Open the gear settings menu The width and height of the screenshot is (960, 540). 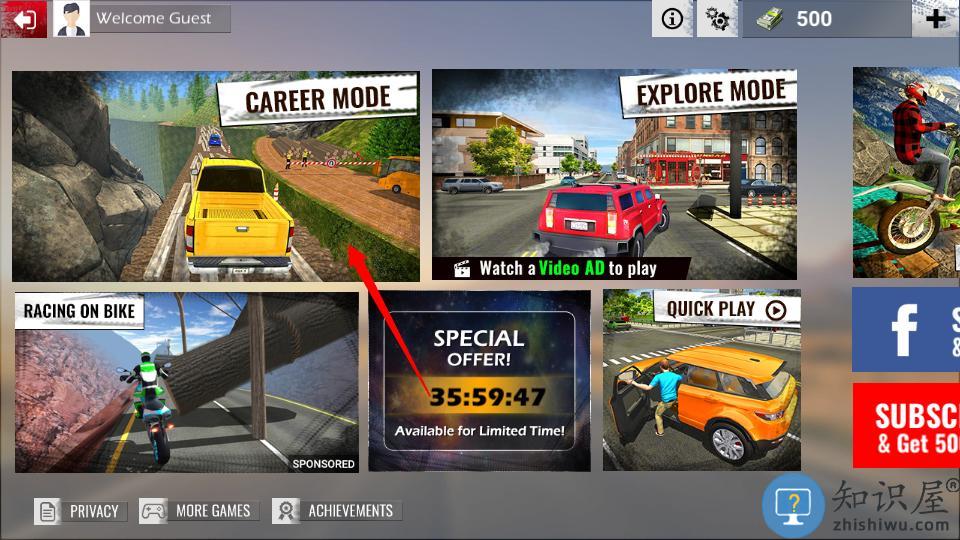(717, 19)
